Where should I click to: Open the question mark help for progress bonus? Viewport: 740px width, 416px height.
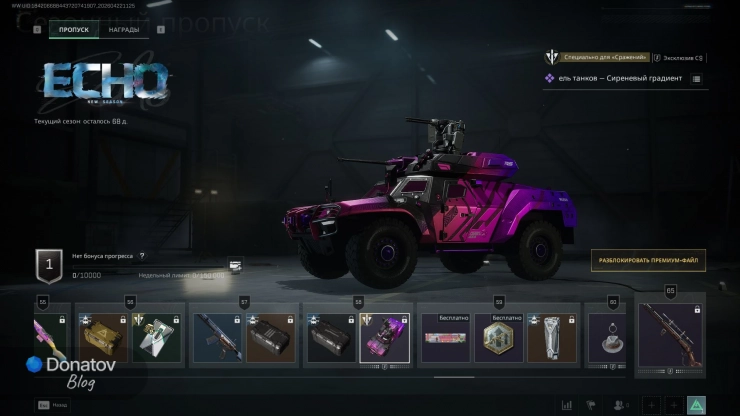coord(142,256)
